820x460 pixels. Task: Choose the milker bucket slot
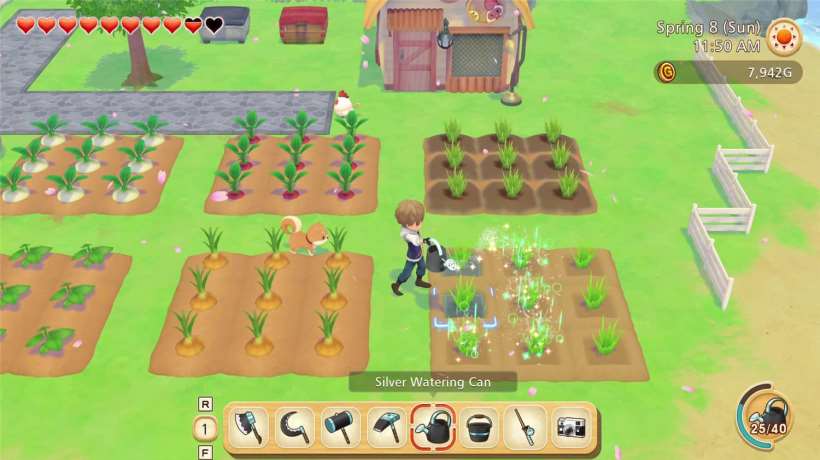[x=479, y=428]
